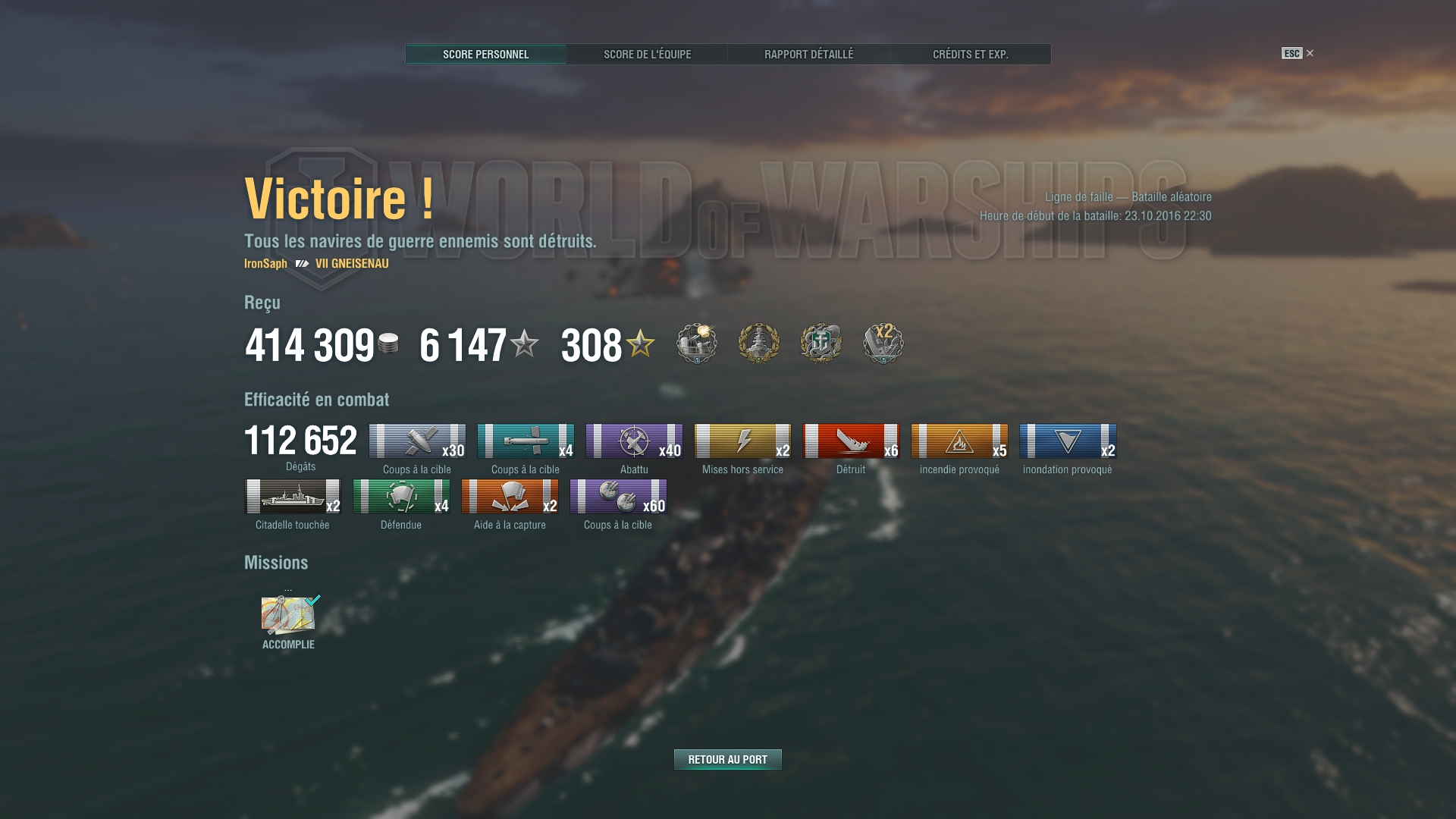1456x819 pixels.
Task: Show the Rapport détaillé tab
Action: 808,54
